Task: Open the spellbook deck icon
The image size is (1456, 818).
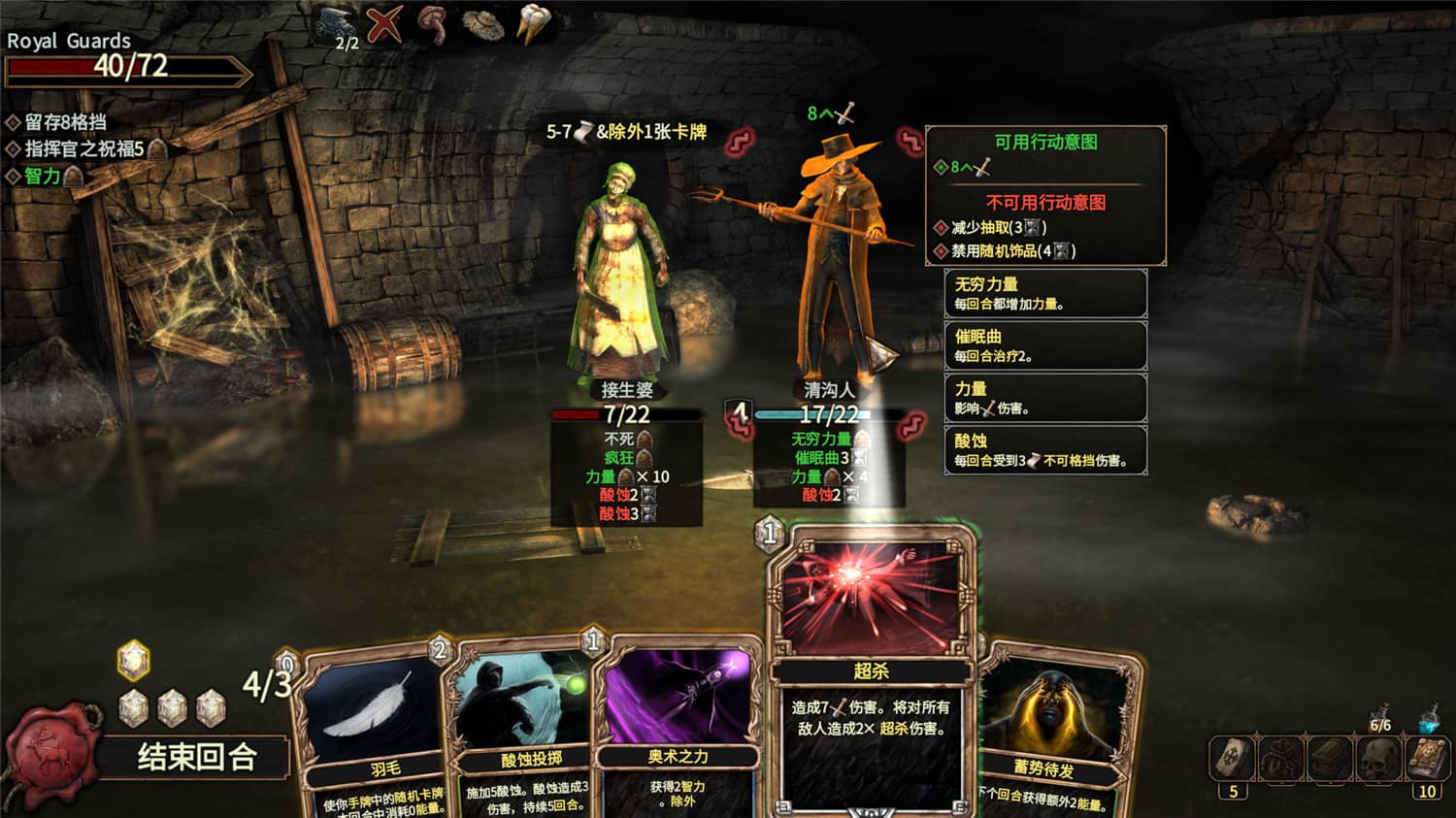Action: pos(1427,758)
